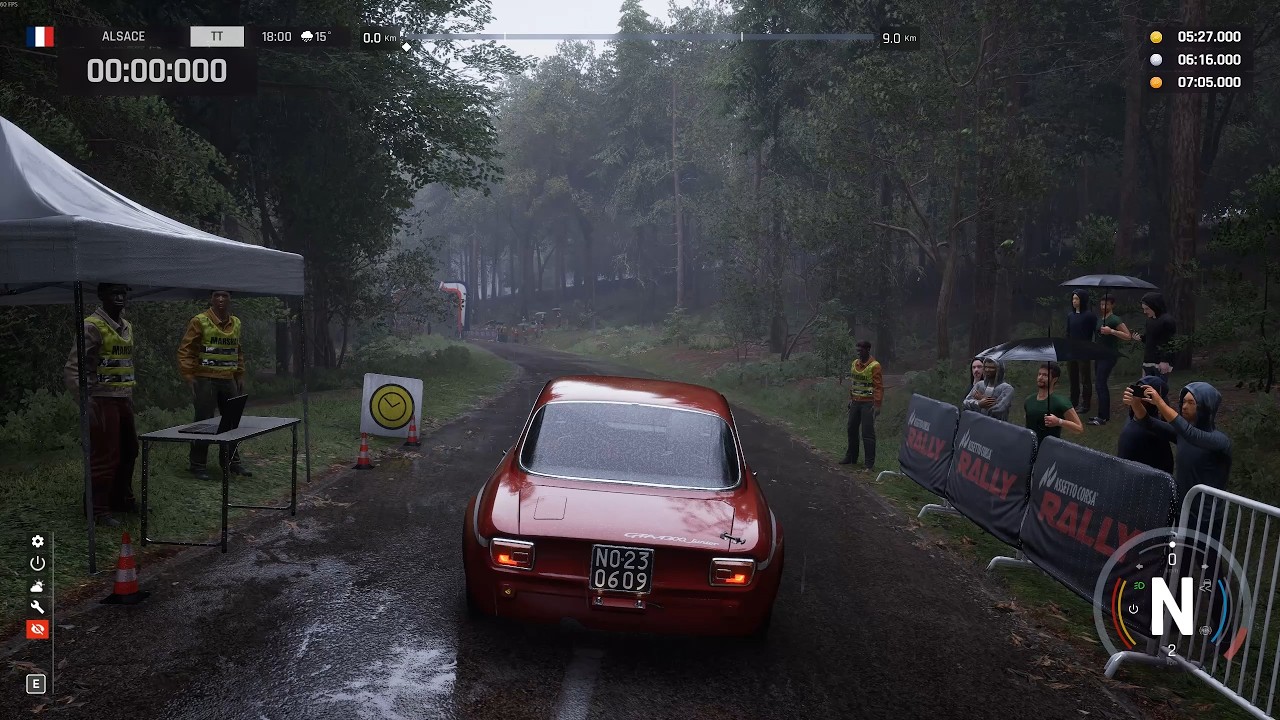Click the diamond marker on the distance progress bar
Screen dimensions: 1280x720
[406, 45]
